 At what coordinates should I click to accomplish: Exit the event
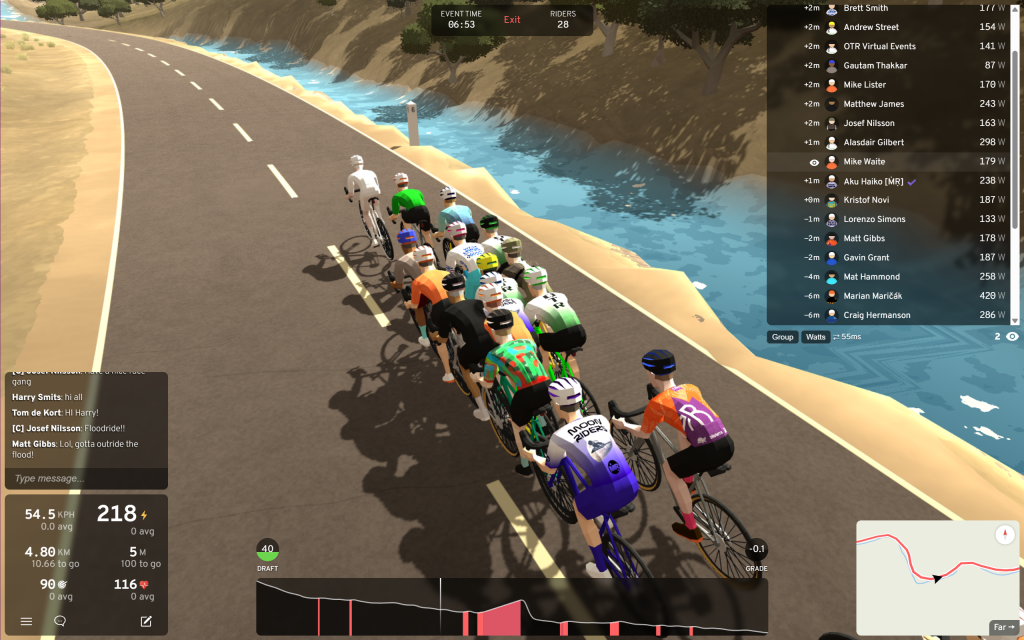[x=512, y=20]
